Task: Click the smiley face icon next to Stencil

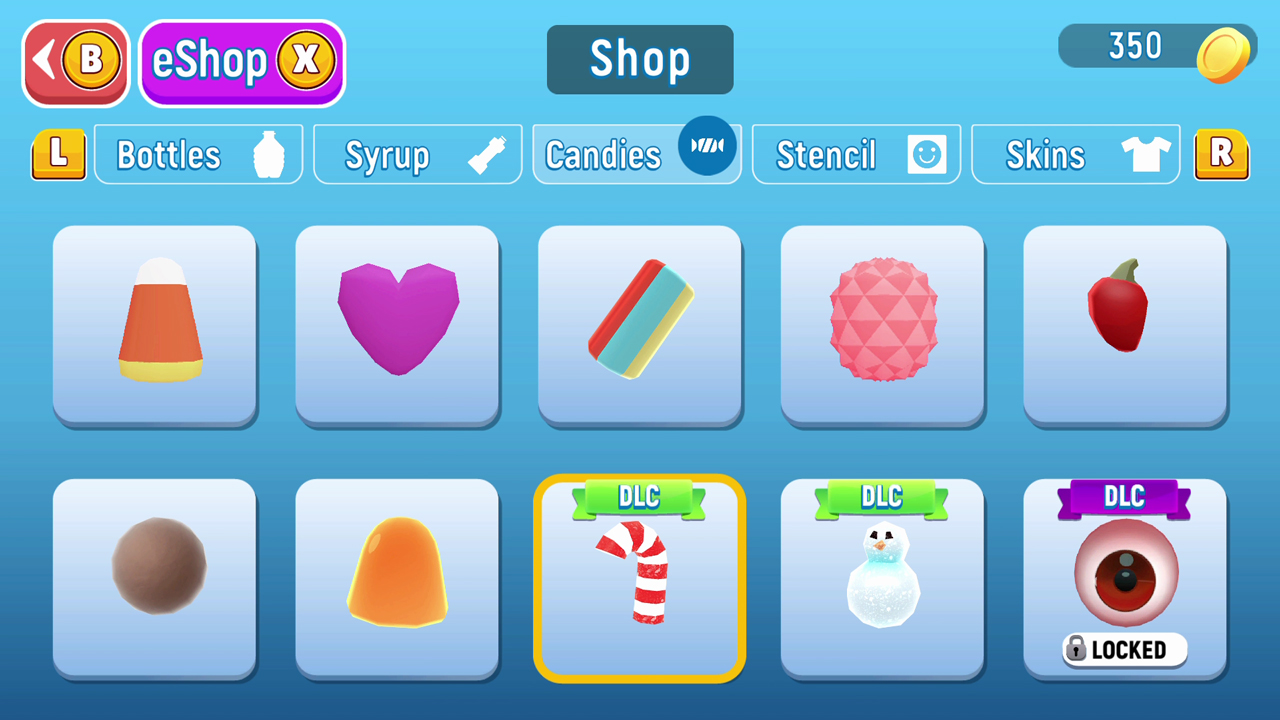Action: (x=927, y=153)
